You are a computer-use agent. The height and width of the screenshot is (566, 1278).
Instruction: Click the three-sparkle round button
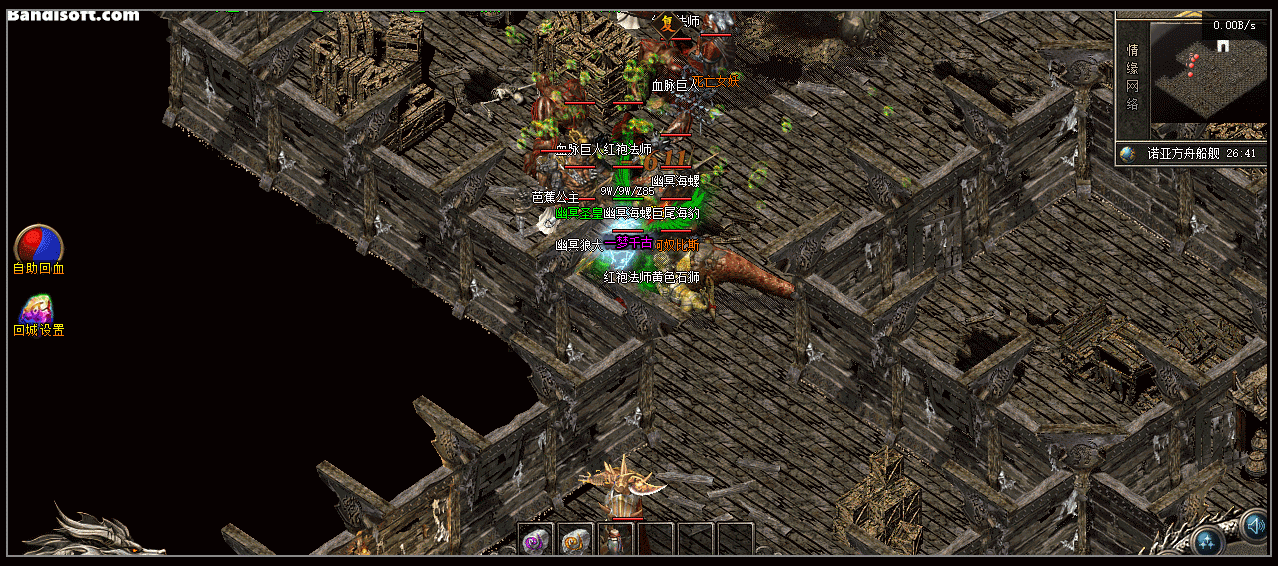[x=1209, y=541]
